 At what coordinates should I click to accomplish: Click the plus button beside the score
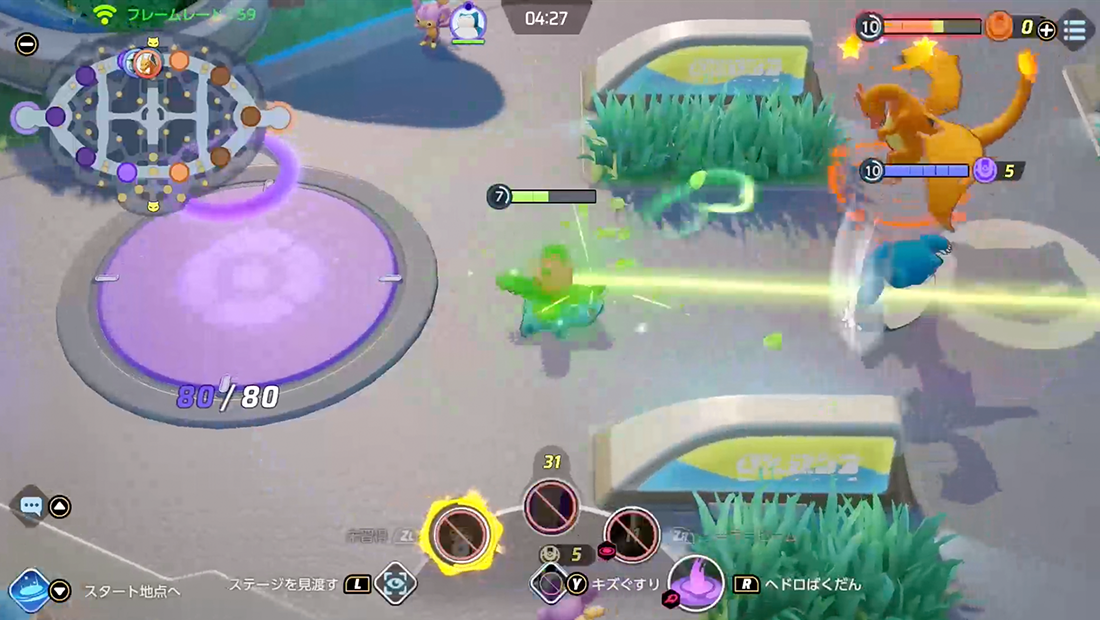point(1046,30)
